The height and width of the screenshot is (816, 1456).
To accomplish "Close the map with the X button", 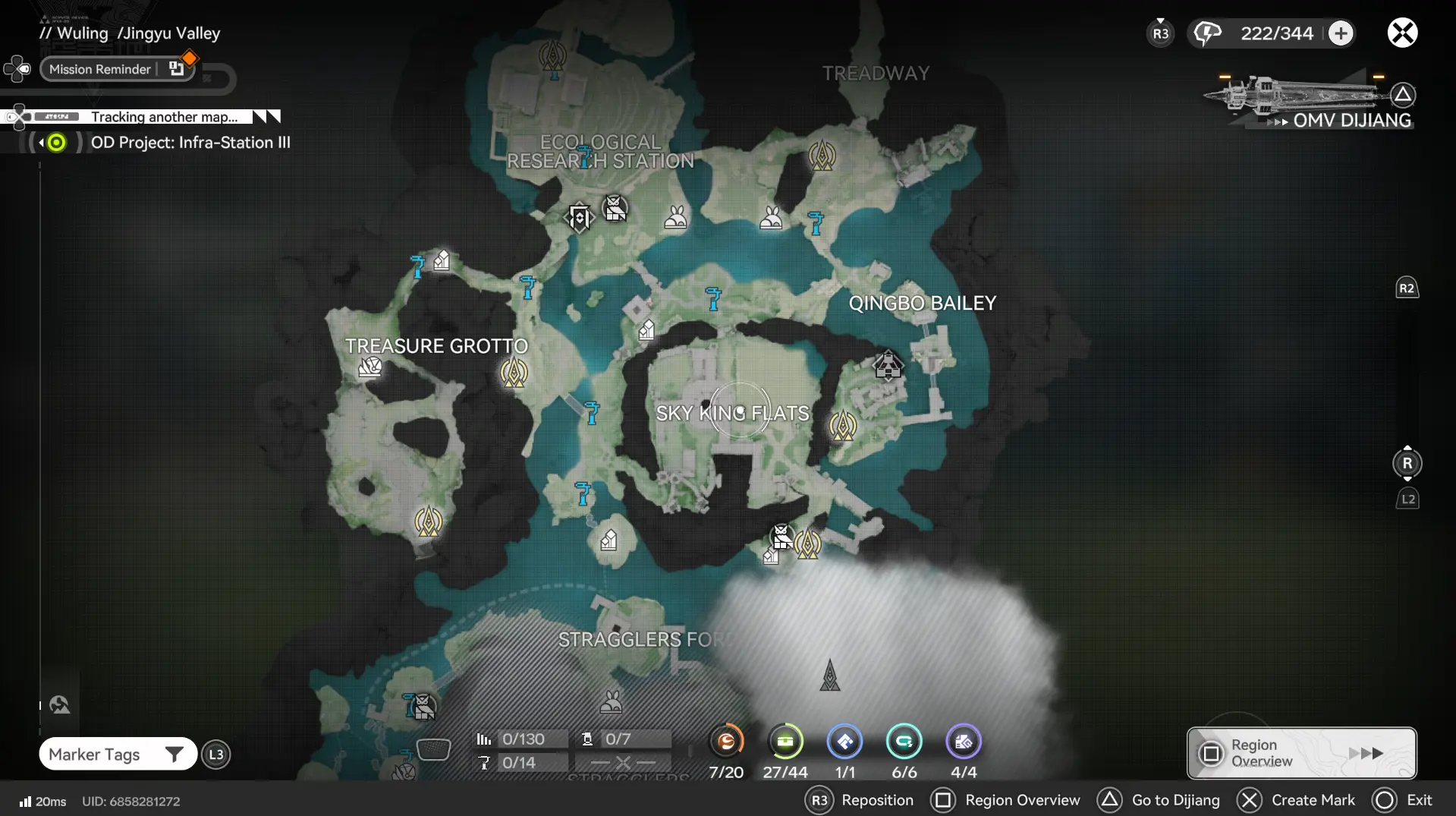I will pyautogui.click(x=1402, y=33).
